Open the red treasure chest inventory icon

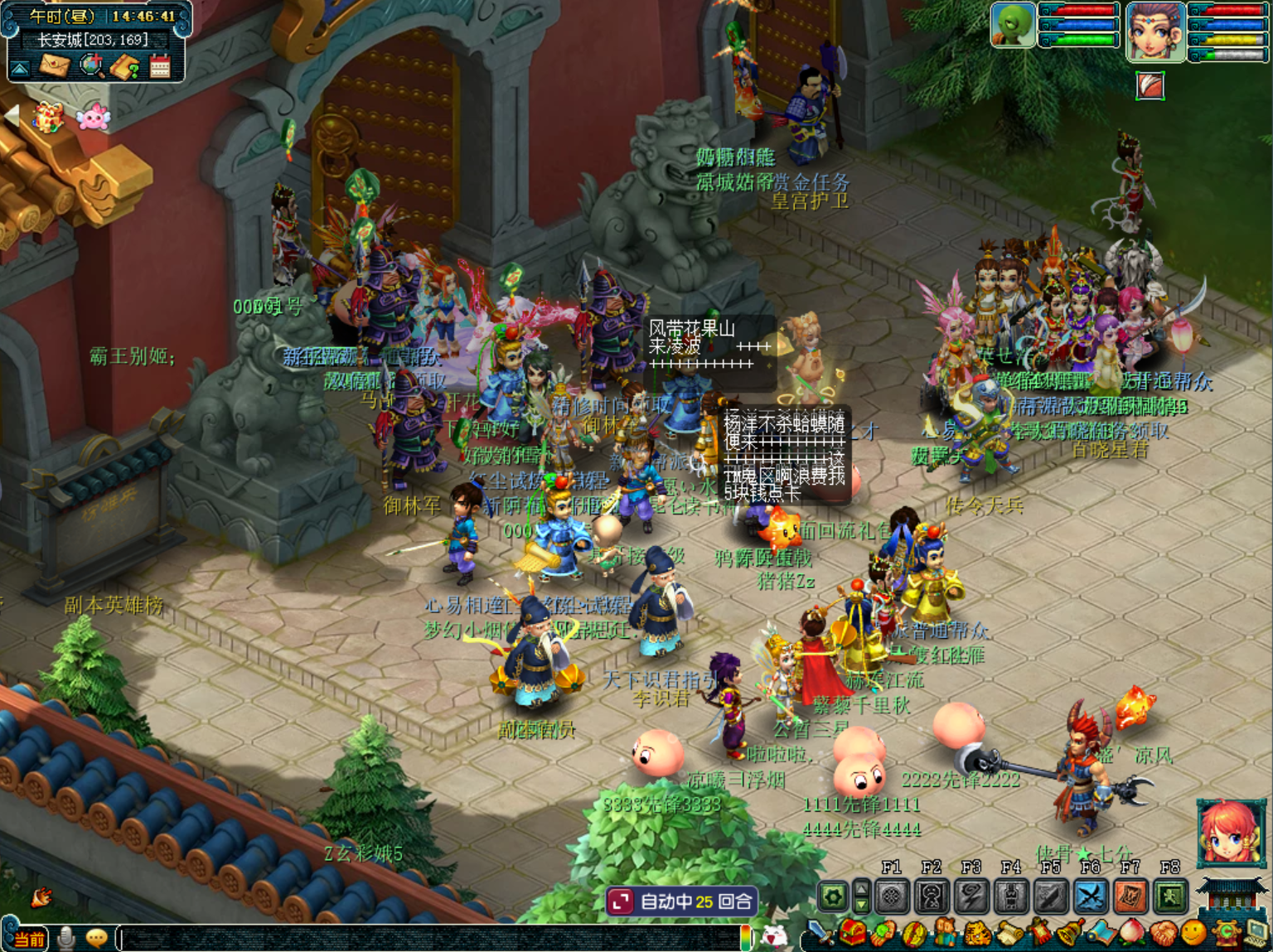coord(853,934)
